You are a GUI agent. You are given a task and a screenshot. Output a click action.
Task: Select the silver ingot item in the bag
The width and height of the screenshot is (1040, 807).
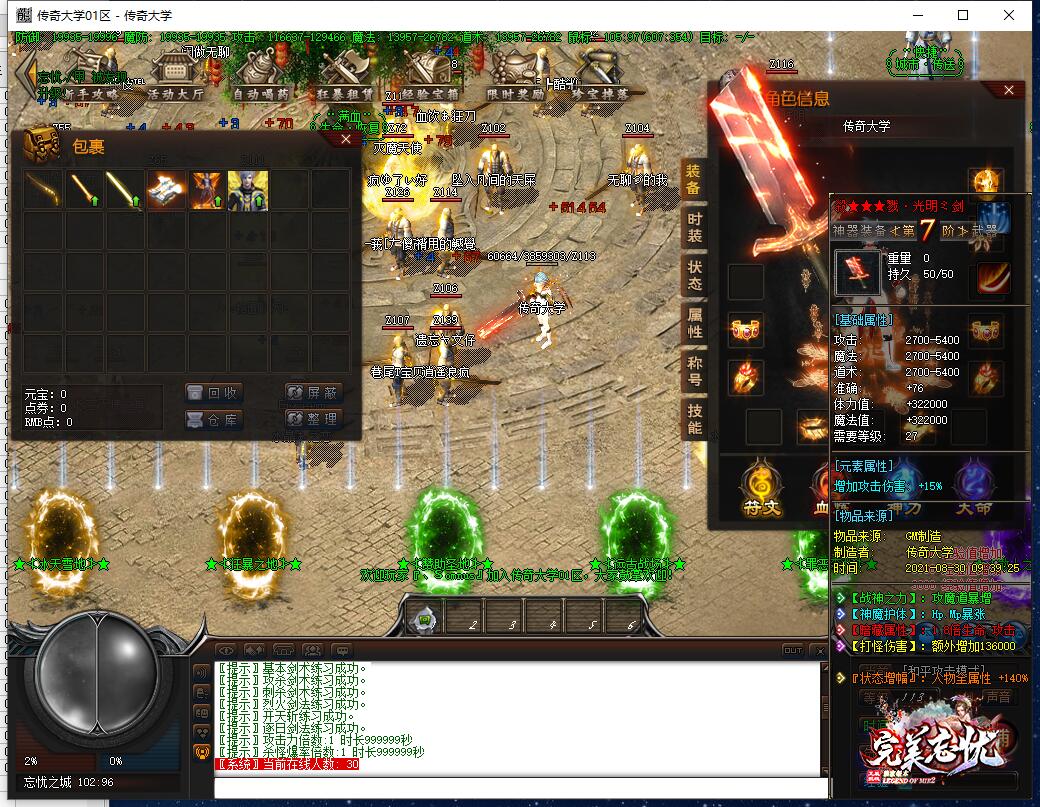pos(165,190)
